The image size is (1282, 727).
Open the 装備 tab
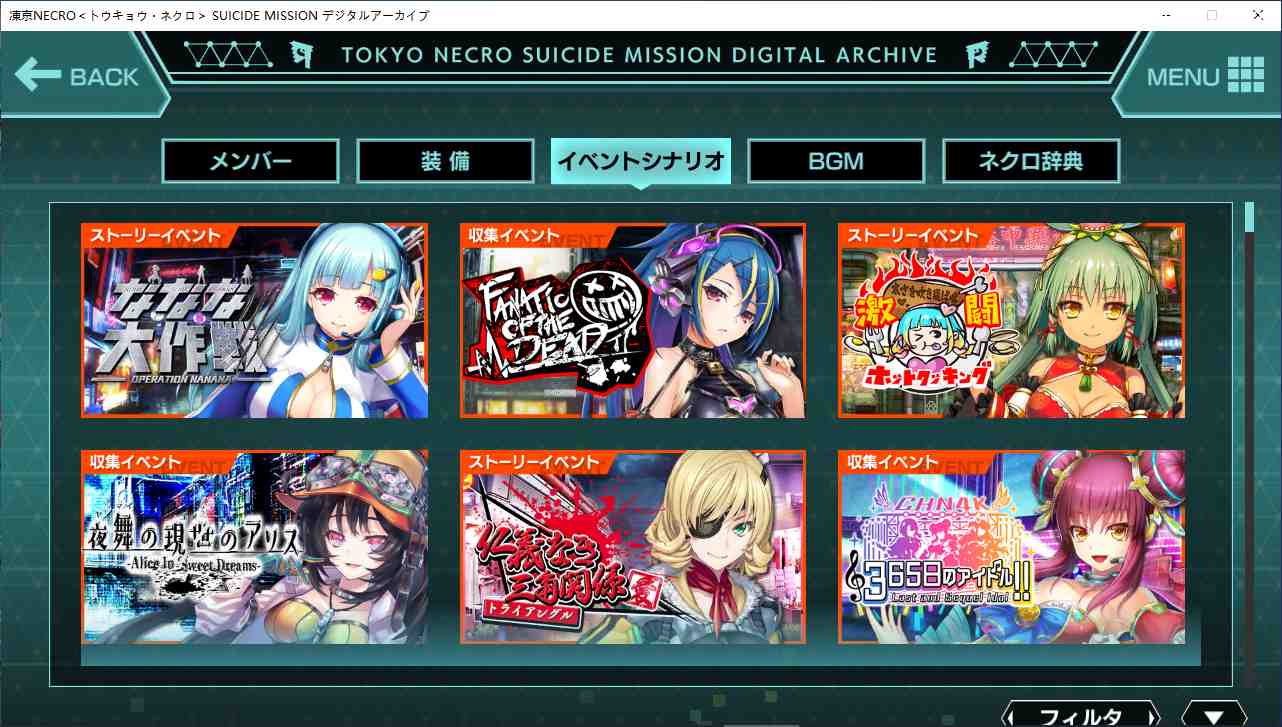pos(444,160)
